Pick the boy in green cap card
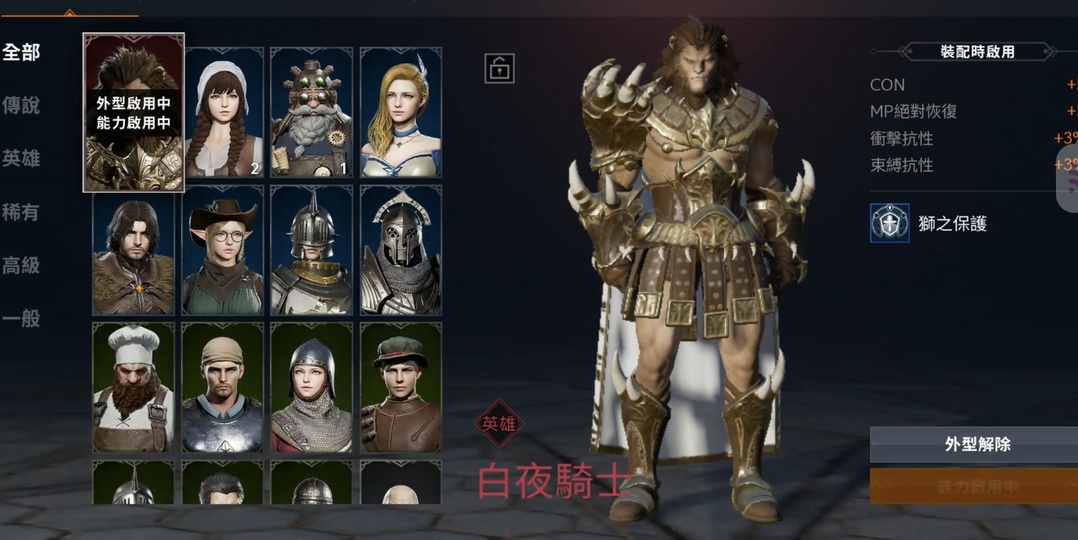This screenshot has width=1078, height=540. [400, 387]
